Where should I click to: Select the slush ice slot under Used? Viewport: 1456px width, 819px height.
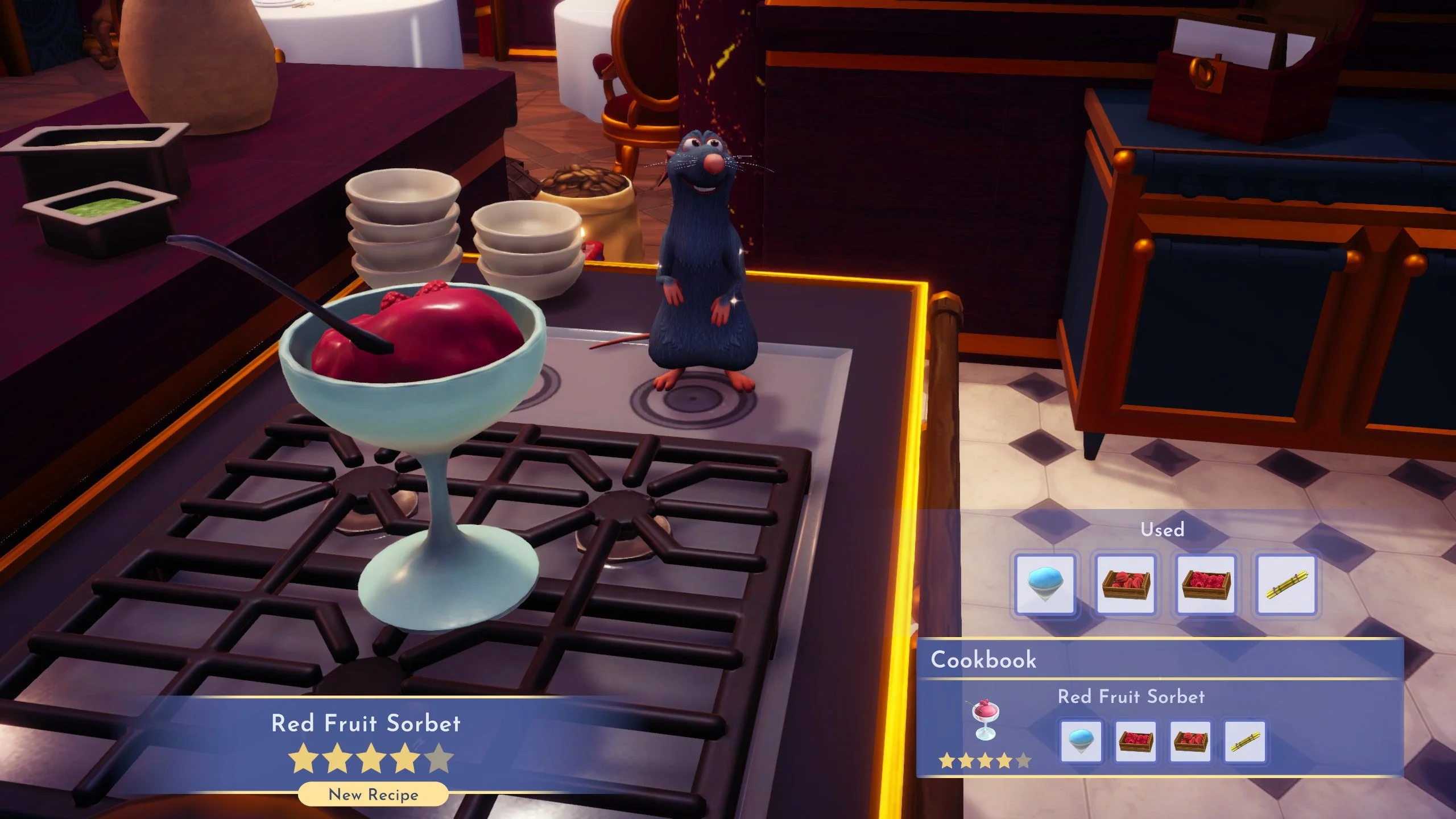(x=1045, y=585)
